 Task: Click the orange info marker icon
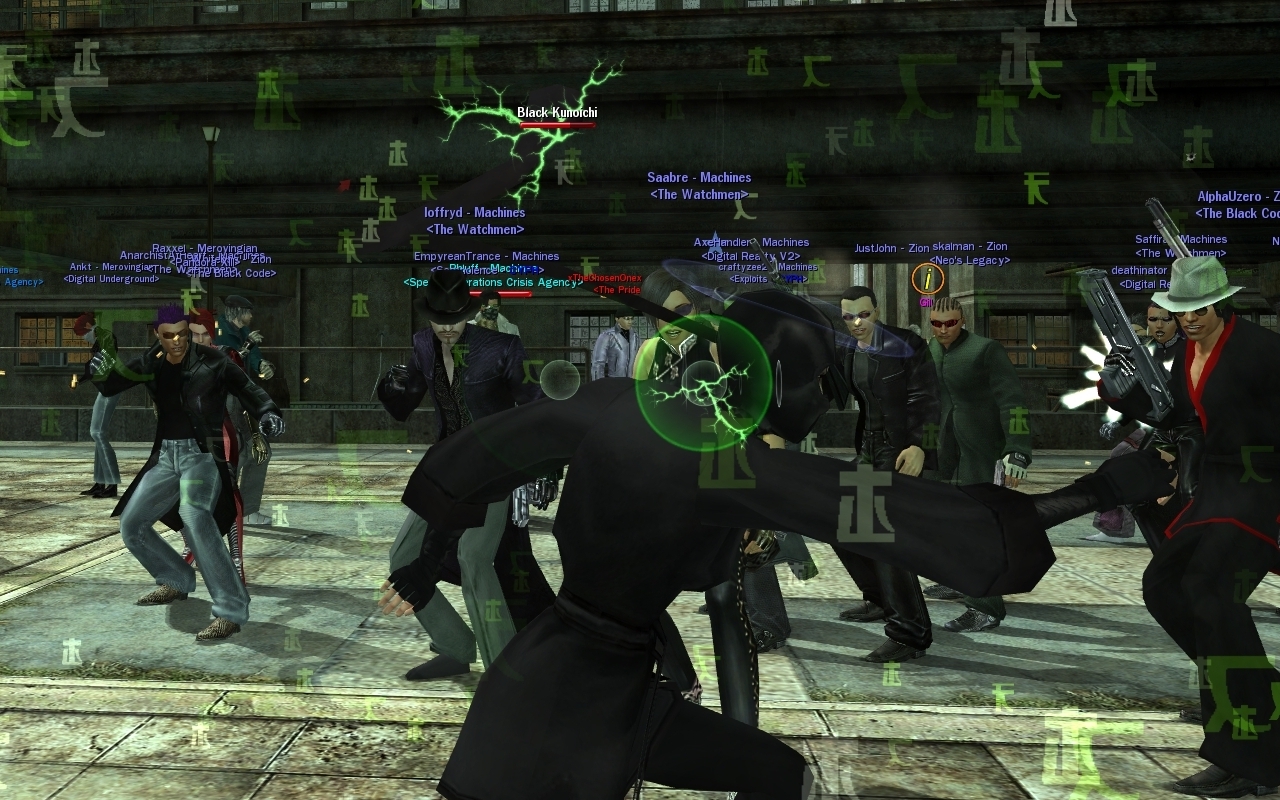[928, 278]
